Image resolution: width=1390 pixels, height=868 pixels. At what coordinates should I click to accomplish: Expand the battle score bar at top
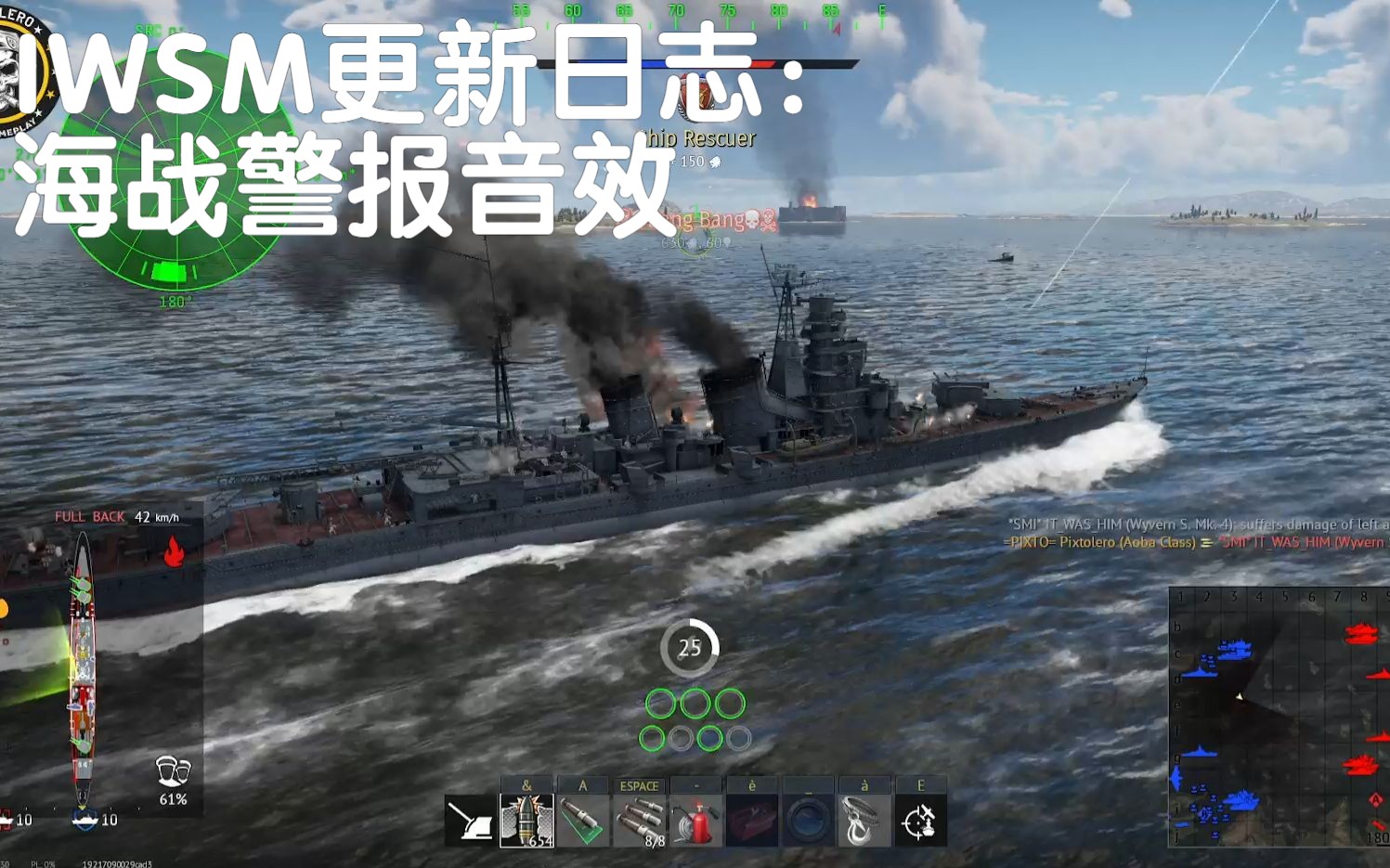pos(695,65)
